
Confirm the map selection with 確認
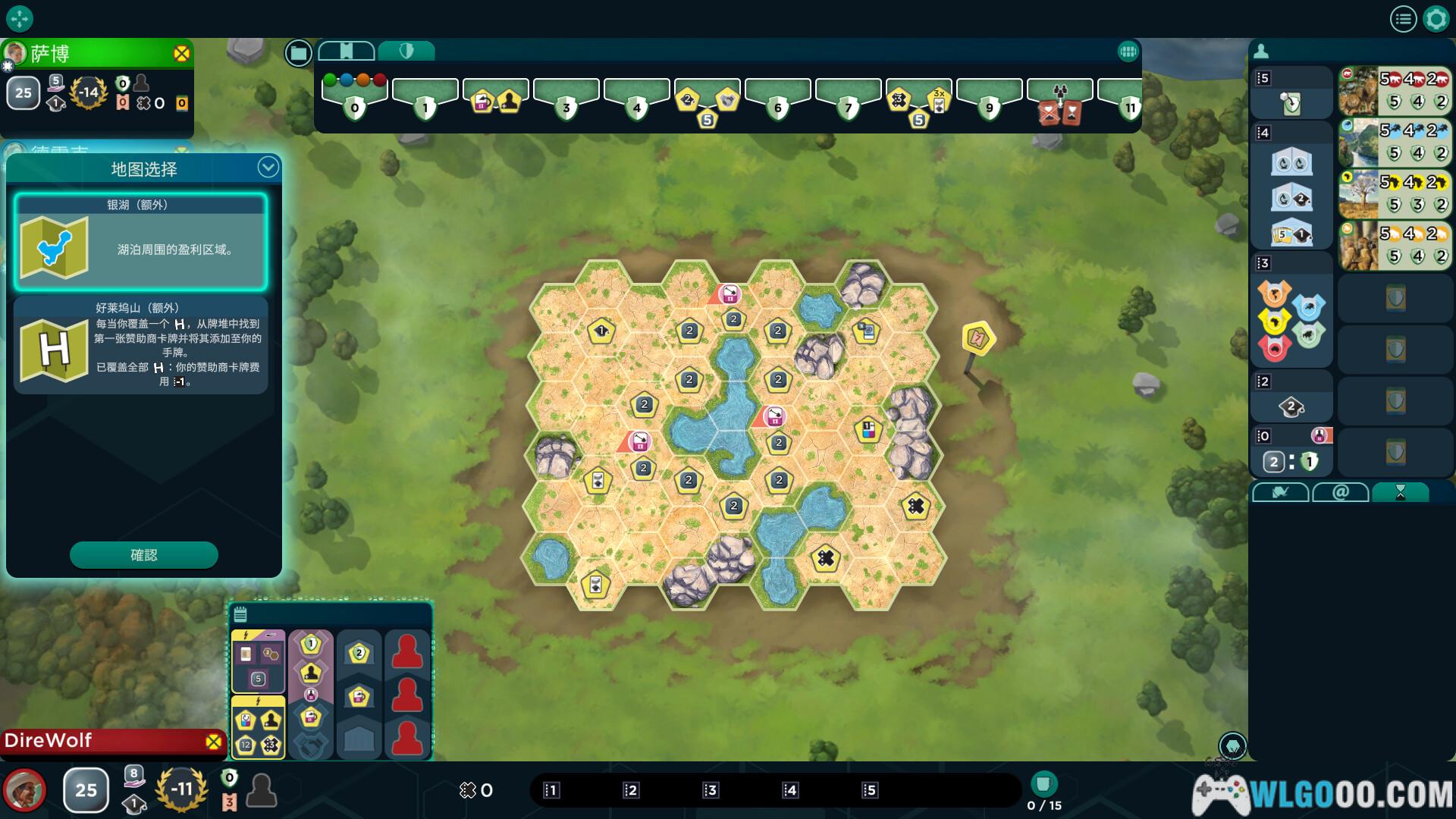coord(144,555)
